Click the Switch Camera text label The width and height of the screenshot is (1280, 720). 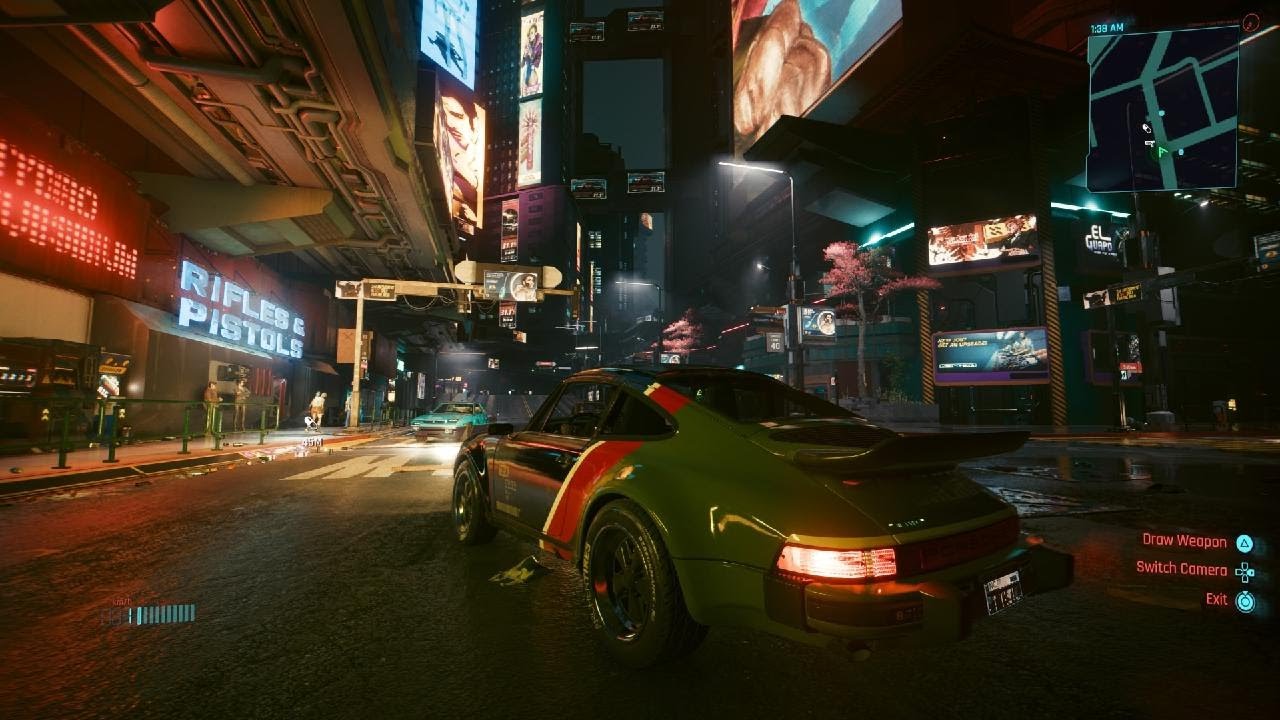click(1181, 567)
